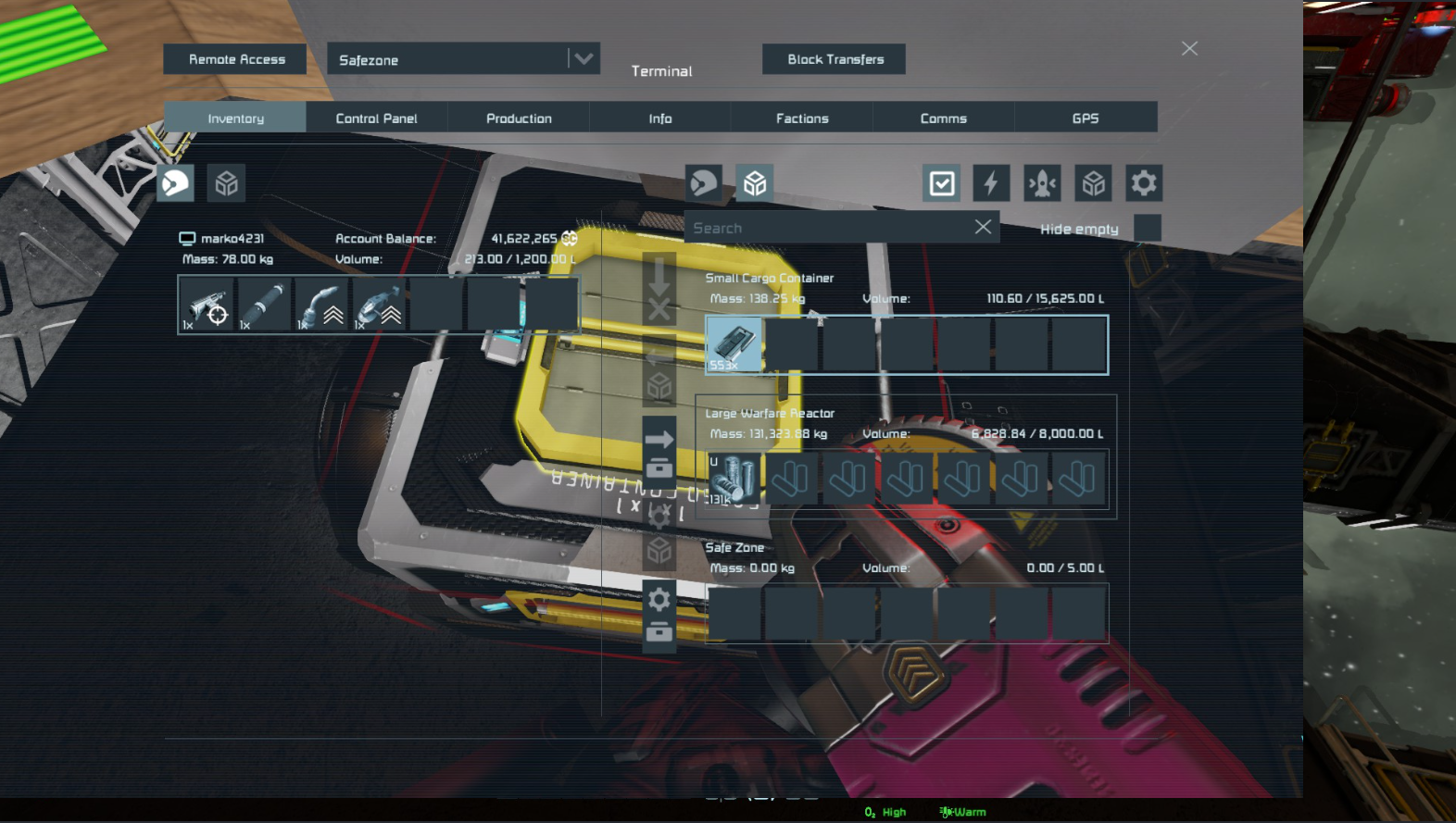
Task: Toggle the Hide empty checkbox
Action: [1147, 228]
